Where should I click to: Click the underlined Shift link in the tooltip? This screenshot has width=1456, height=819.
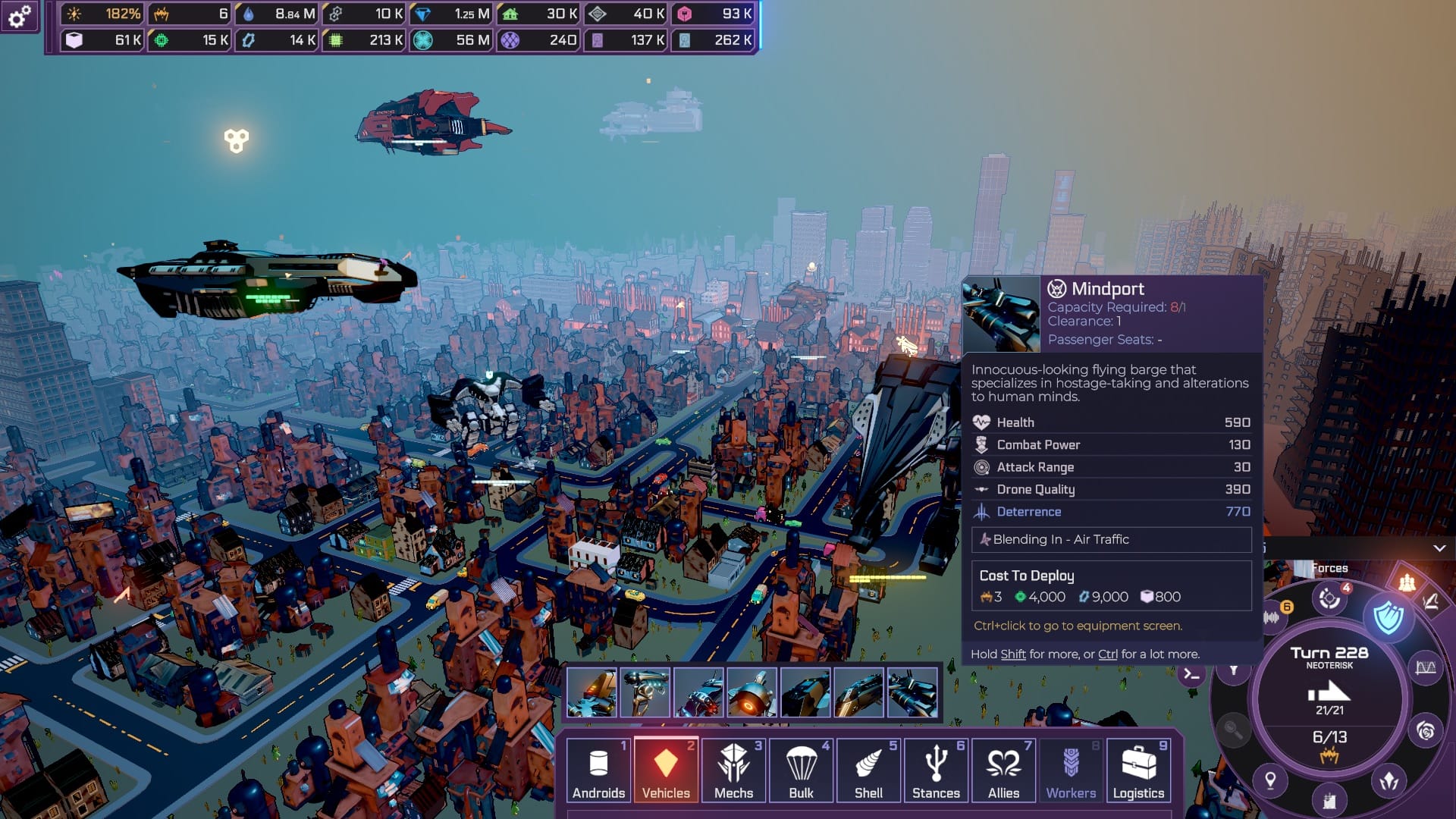[x=1014, y=653]
